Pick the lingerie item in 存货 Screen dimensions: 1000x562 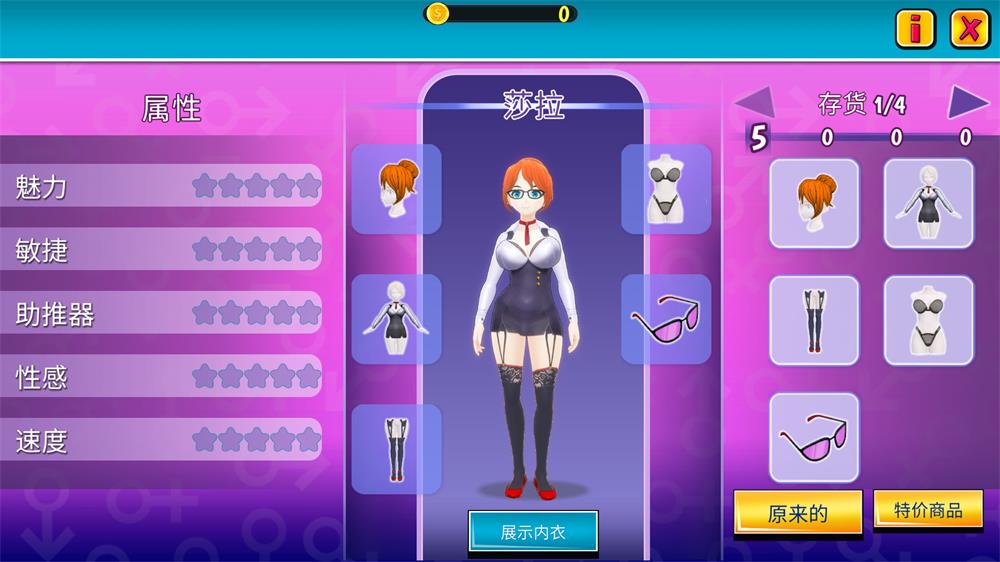coord(928,320)
